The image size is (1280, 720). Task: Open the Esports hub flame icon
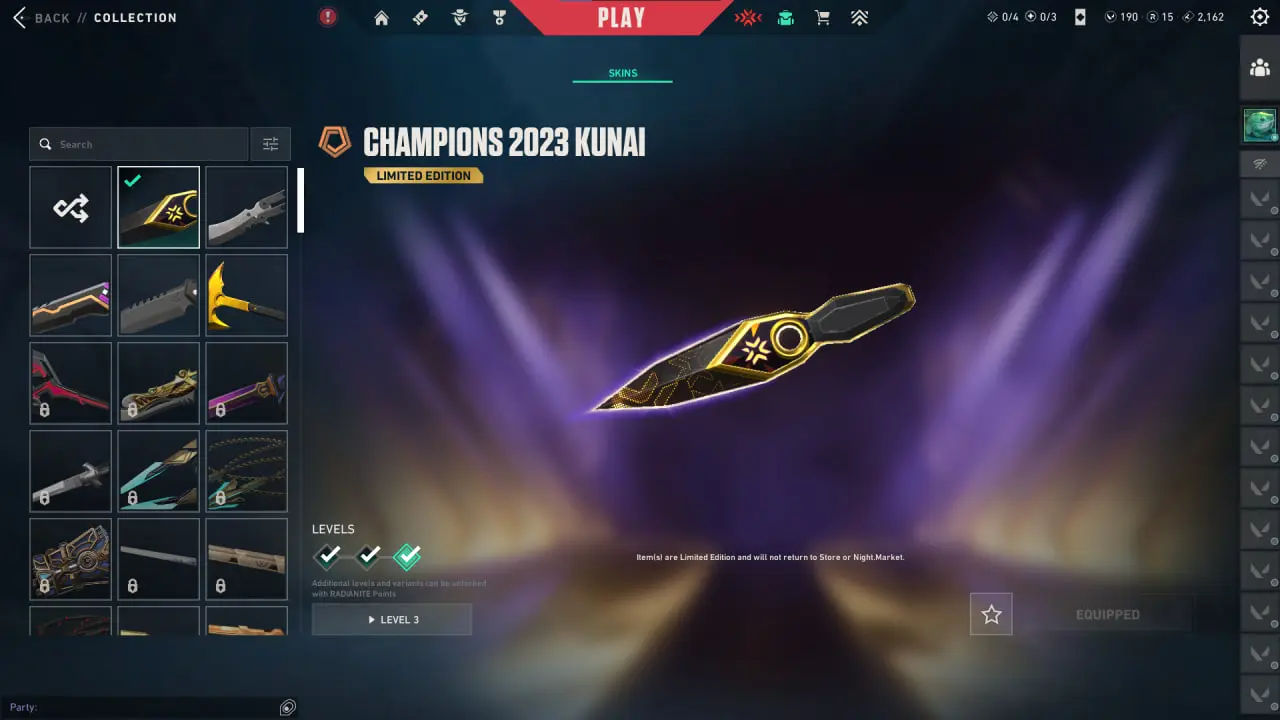click(x=747, y=17)
